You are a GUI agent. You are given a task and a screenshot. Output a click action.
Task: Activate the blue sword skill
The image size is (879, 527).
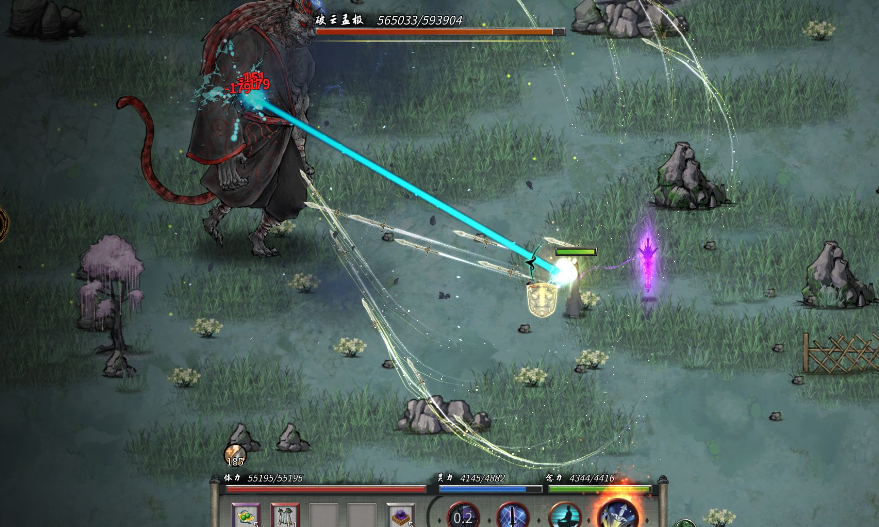tap(513, 516)
